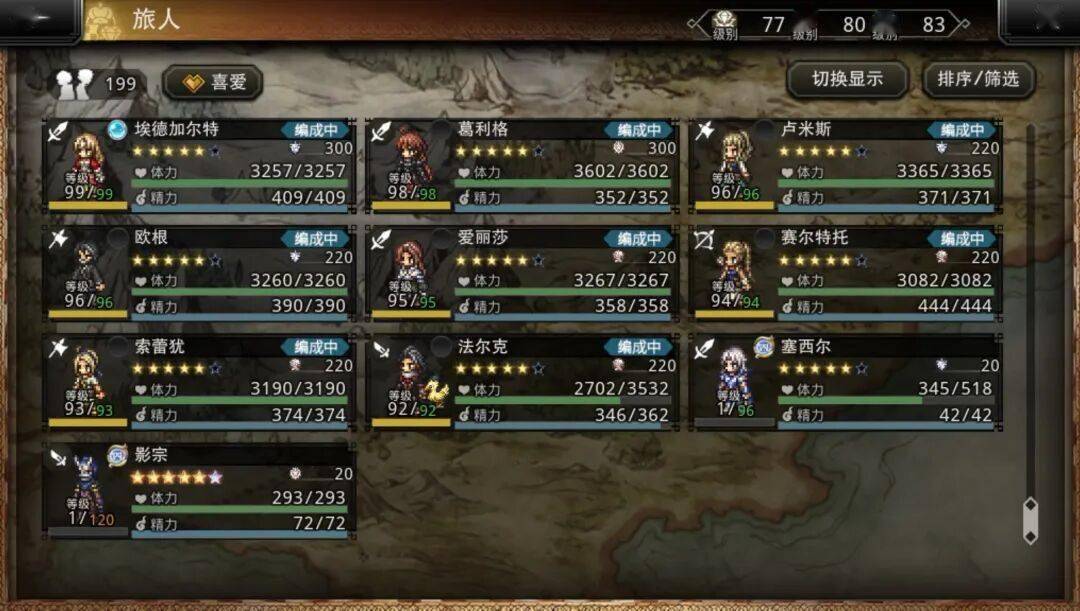The height and width of the screenshot is (611, 1080).
Task: Choose traveler 塞西尔
Action: 846,382
